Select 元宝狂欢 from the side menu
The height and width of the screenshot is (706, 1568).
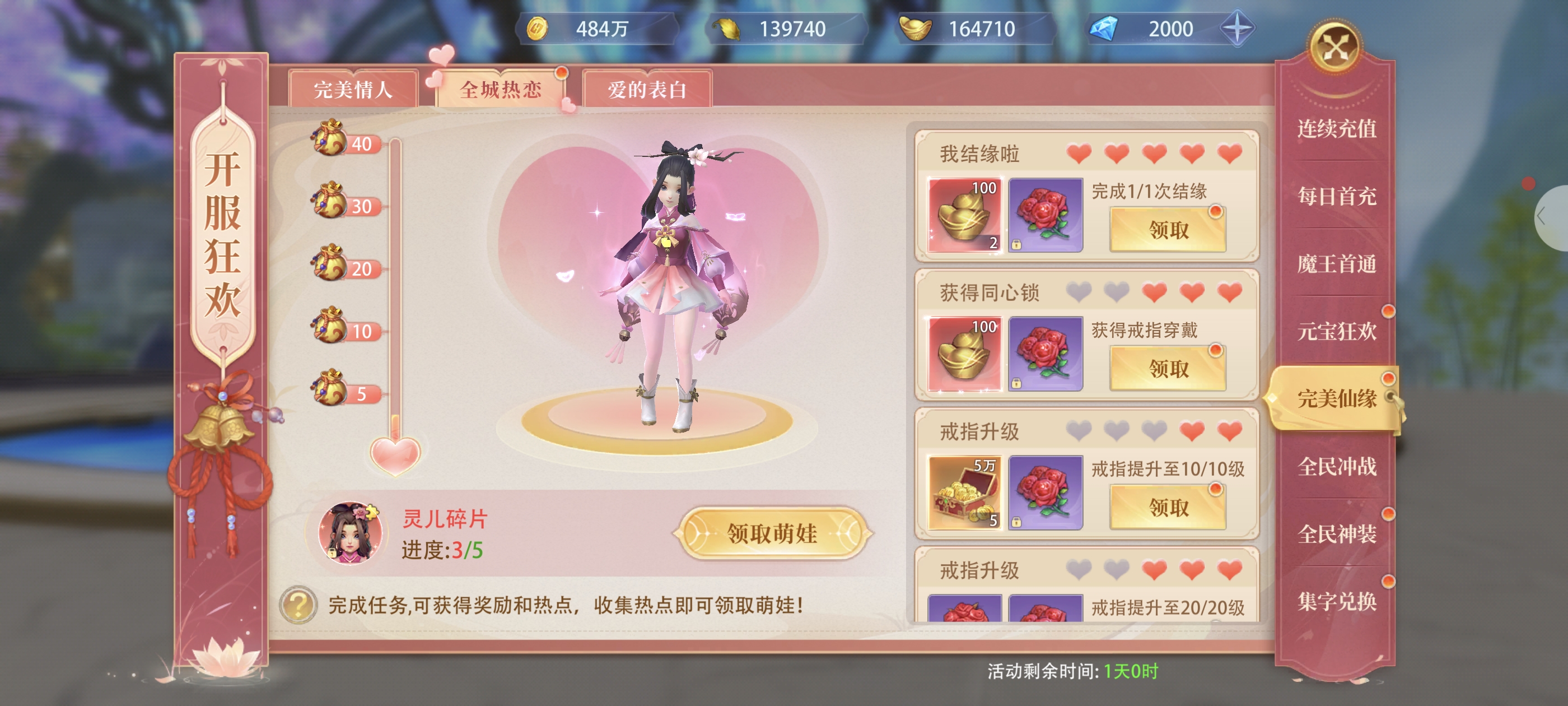click(x=1336, y=331)
